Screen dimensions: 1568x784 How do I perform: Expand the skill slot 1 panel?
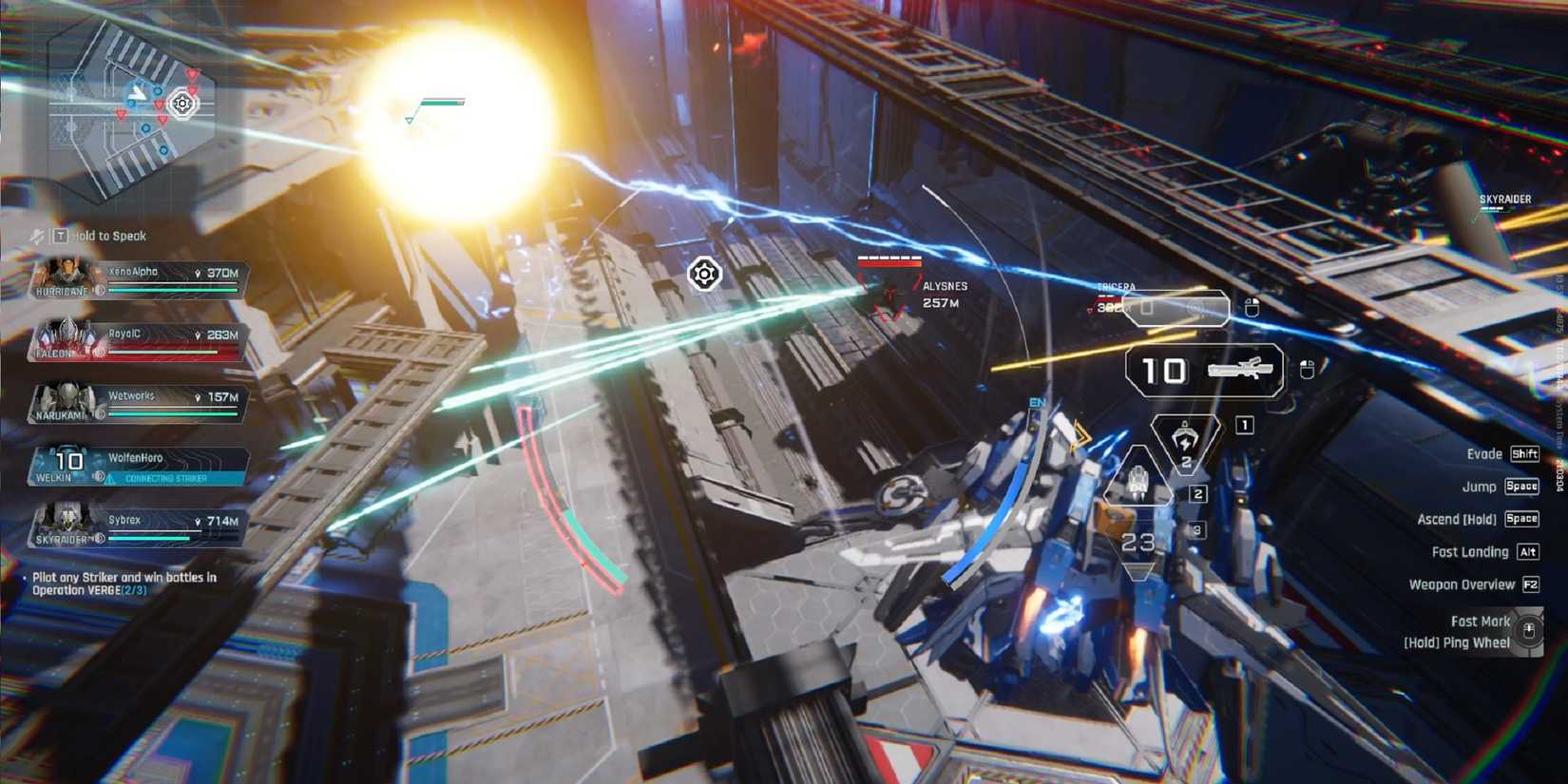(1243, 423)
